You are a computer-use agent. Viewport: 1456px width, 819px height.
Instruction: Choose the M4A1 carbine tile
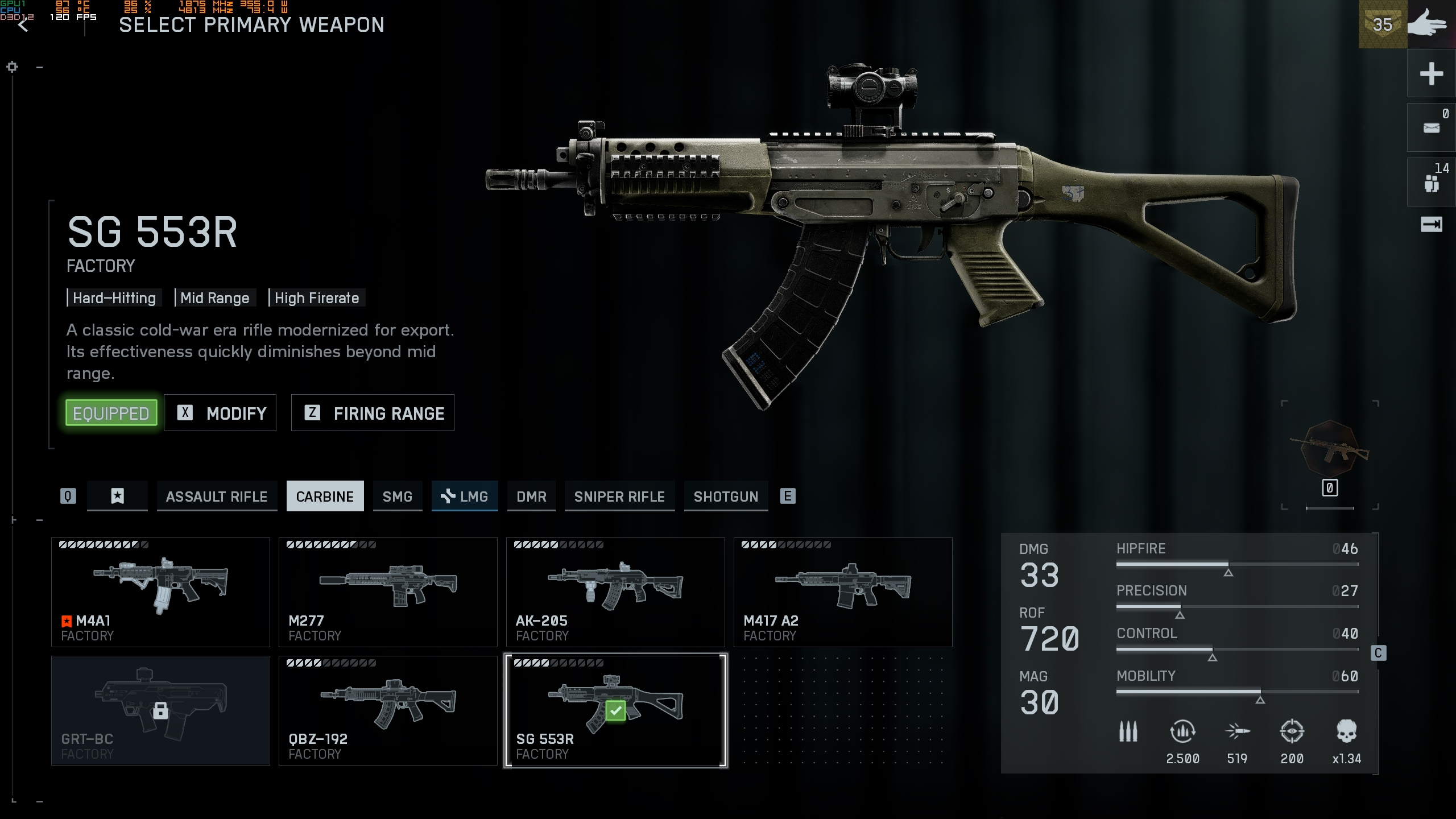pos(160,592)
